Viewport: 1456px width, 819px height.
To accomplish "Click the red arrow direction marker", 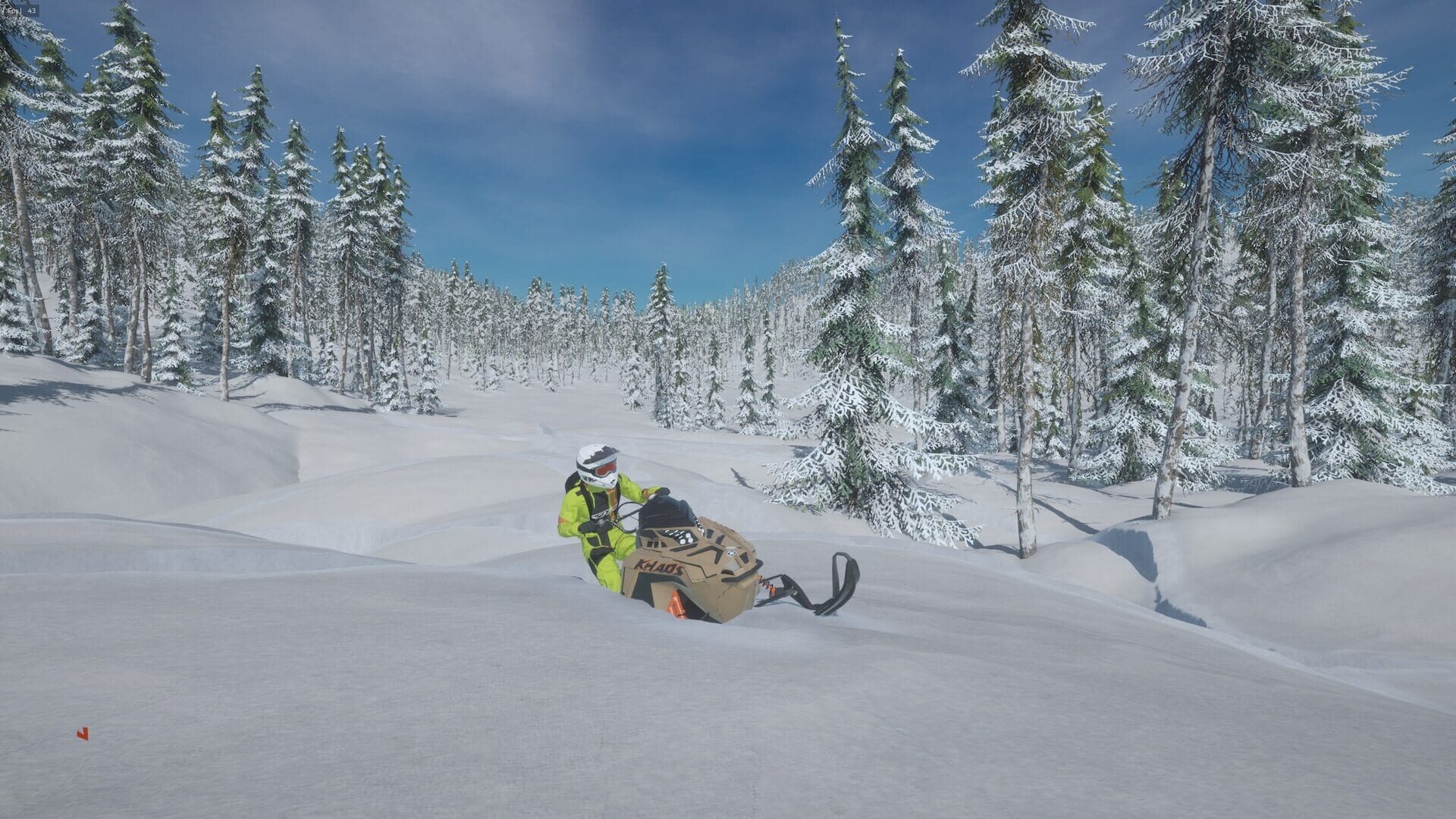I will coord(83,733).
